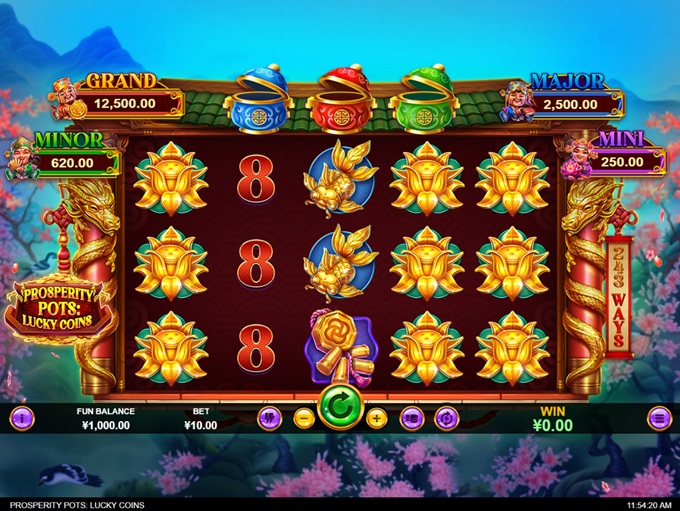Decrease the bet with the minus button

(304, 418)
